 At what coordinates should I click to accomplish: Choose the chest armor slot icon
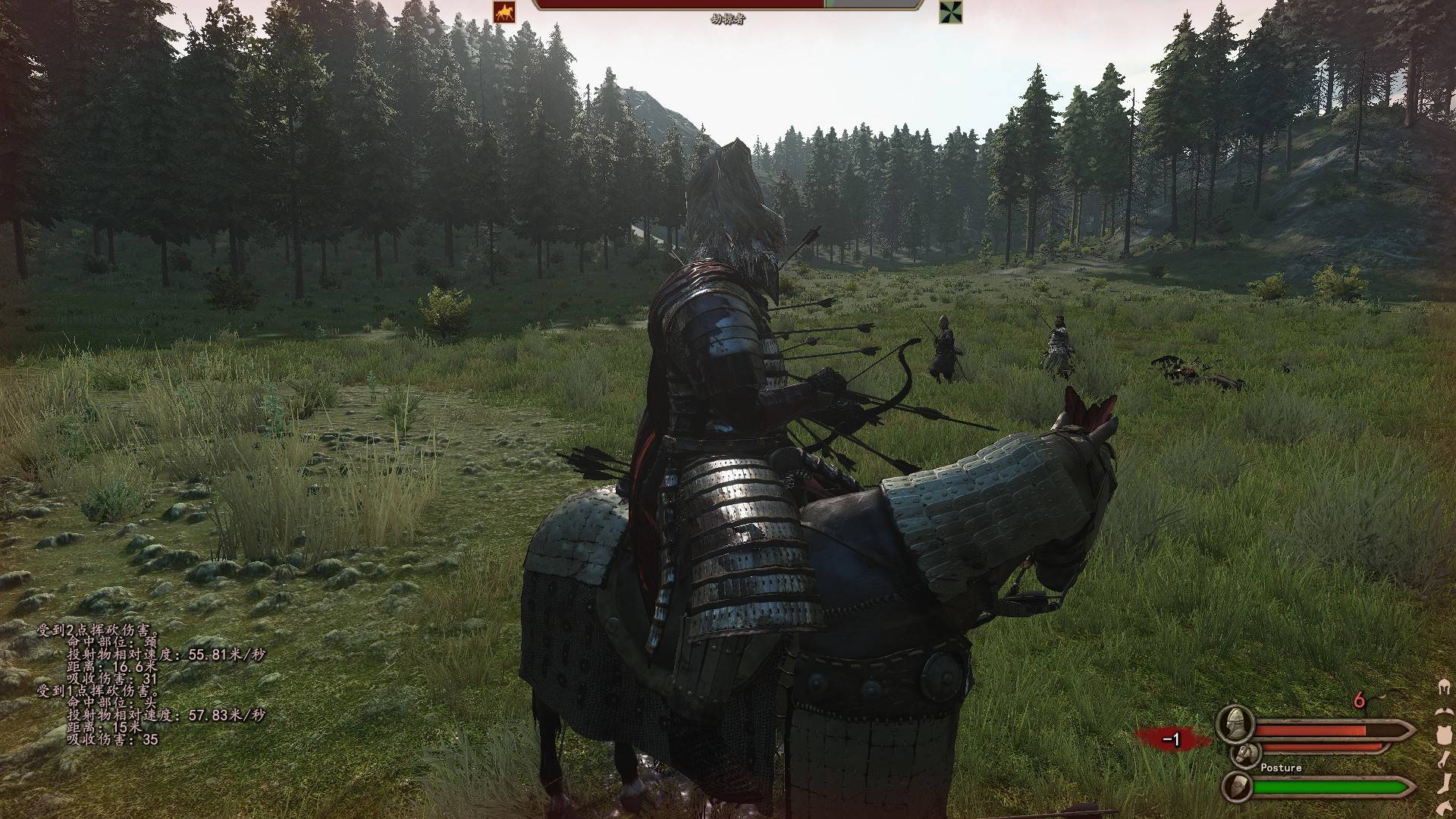pos(1444,734)
